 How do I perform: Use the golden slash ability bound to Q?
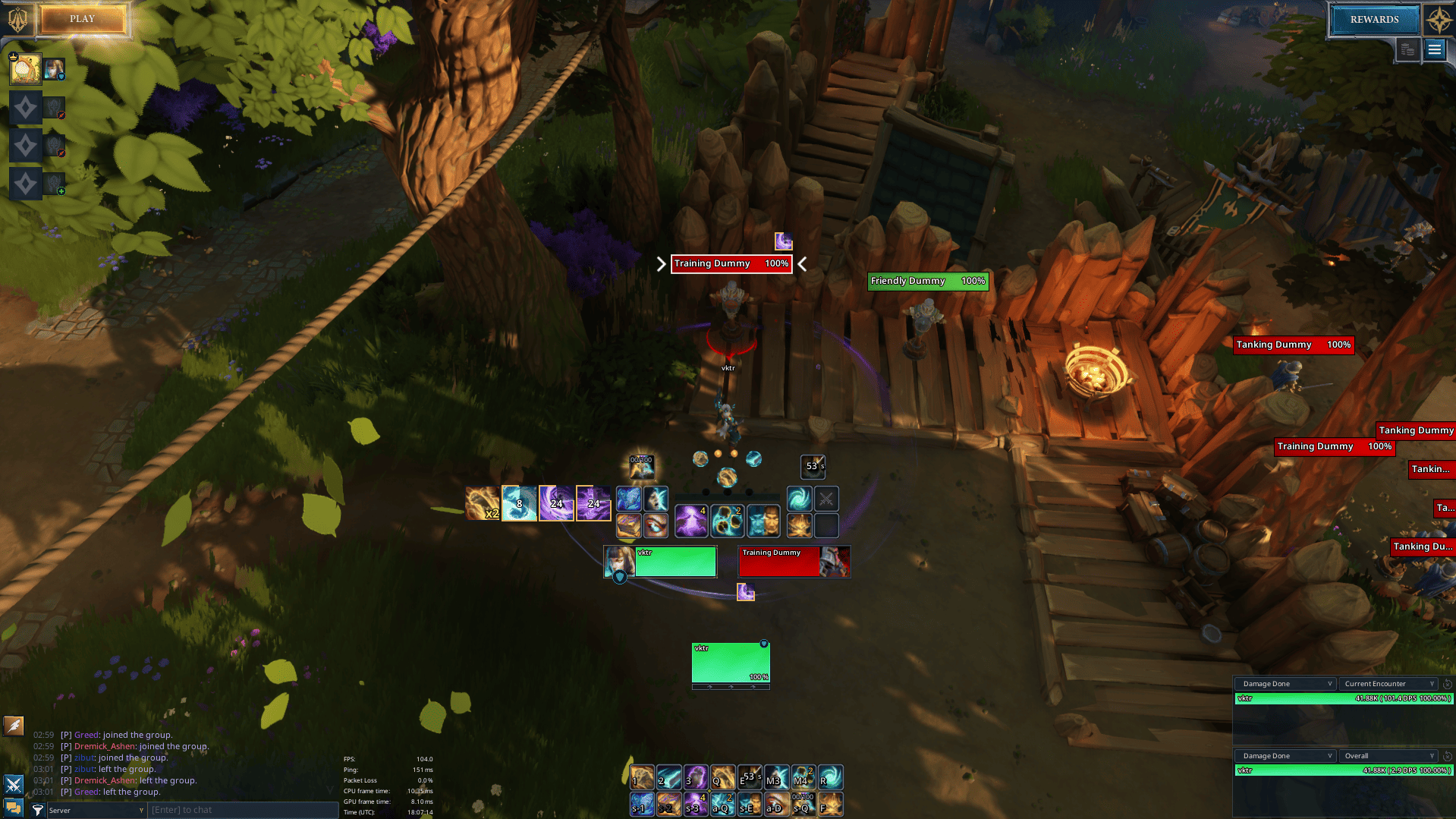(722, 776)
